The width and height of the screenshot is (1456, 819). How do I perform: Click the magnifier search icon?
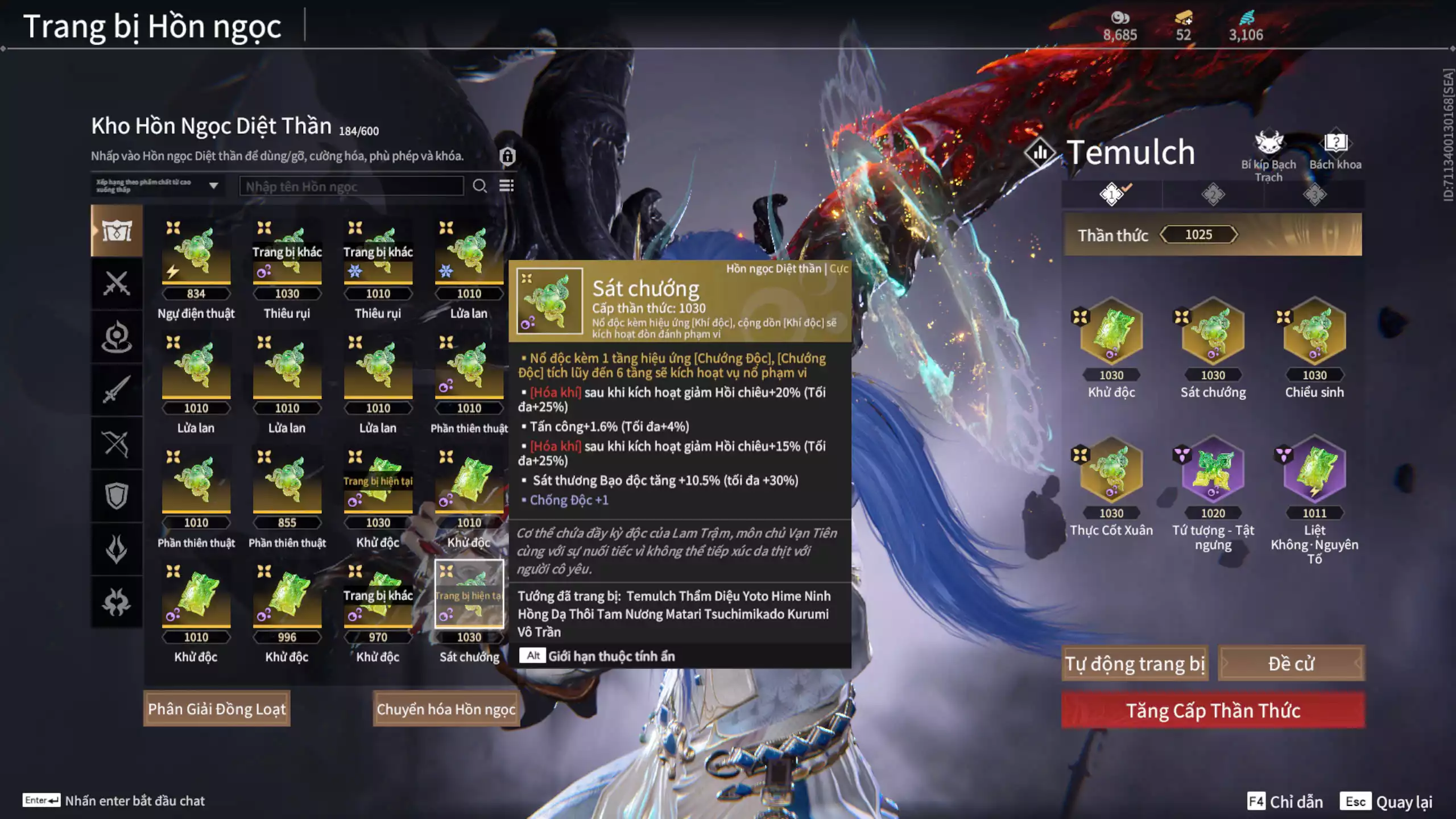[x=479, y=186]
